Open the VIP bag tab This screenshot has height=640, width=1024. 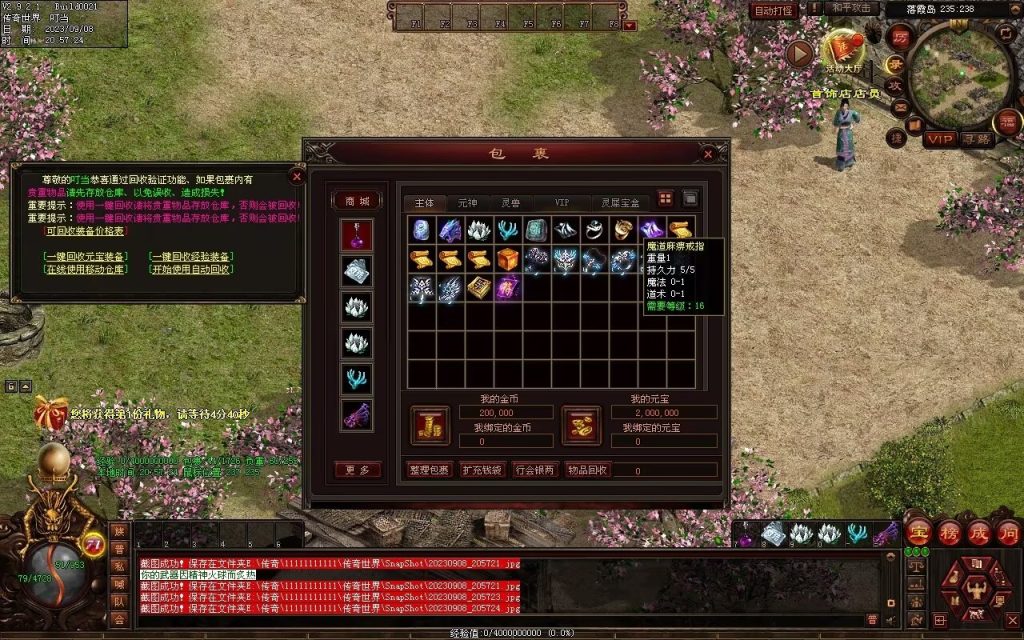coord(561,202)
